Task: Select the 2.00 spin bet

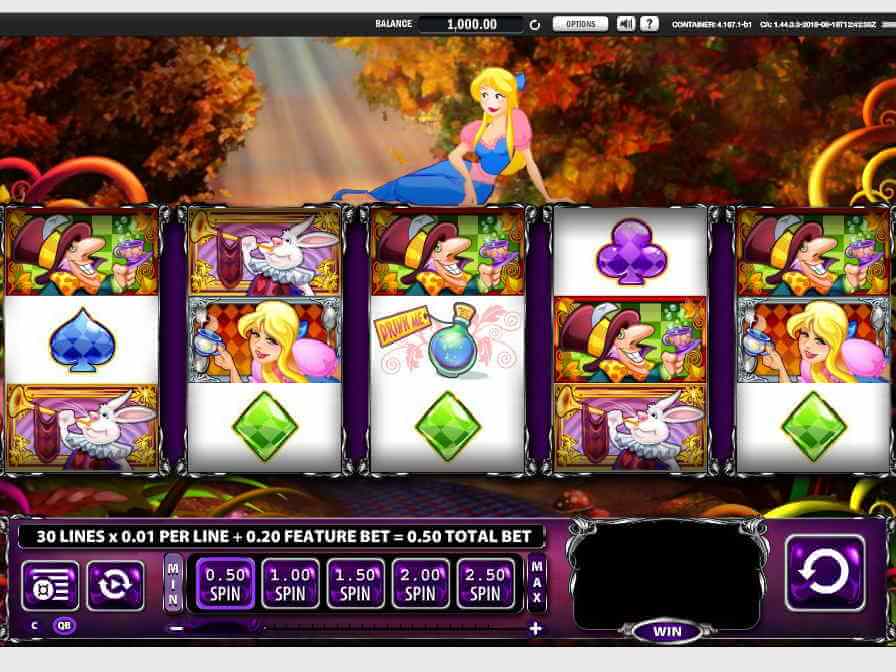Action: point(420,583)
